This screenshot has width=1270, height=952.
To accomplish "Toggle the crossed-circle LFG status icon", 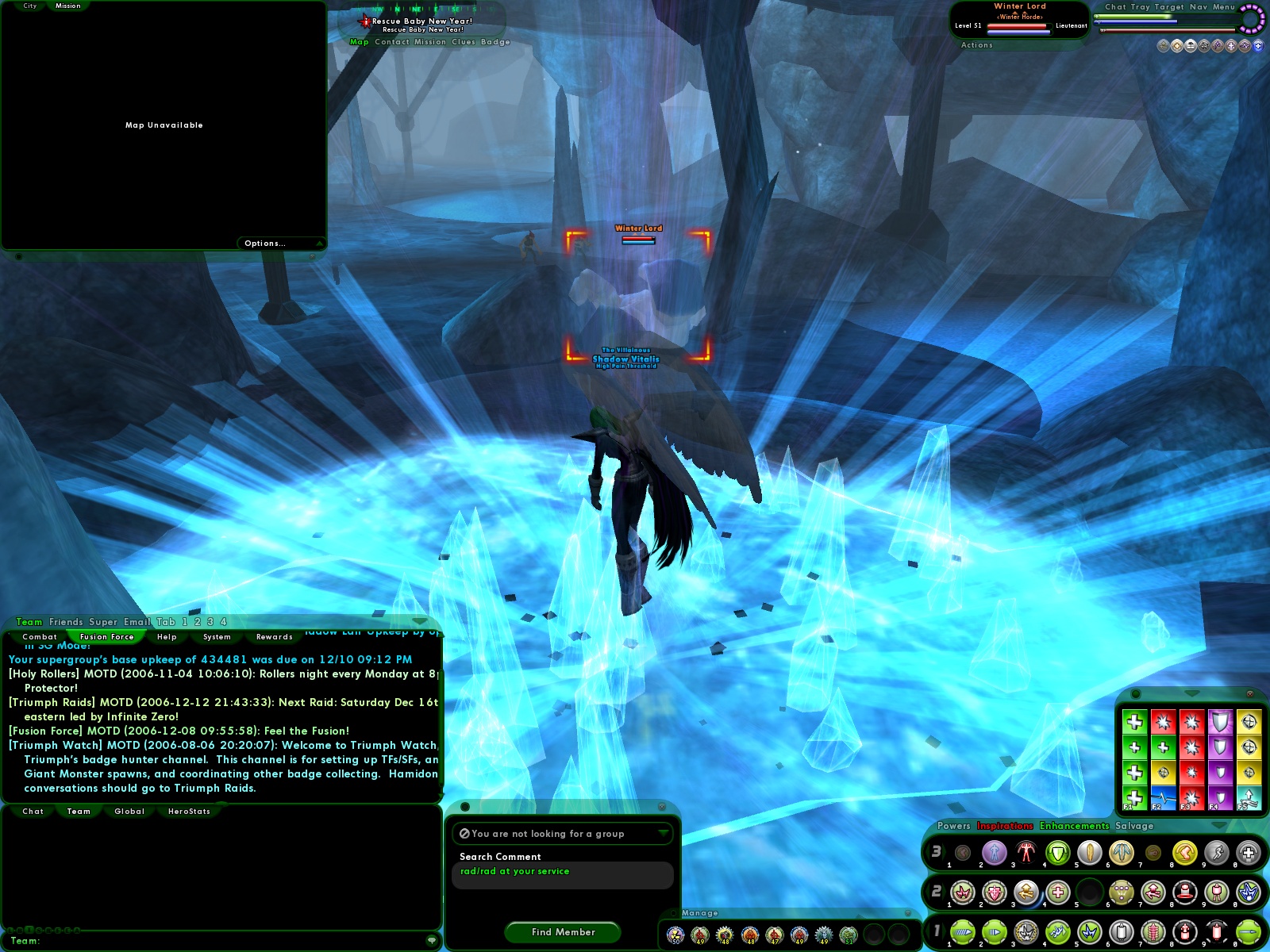I will pos(465,834).
